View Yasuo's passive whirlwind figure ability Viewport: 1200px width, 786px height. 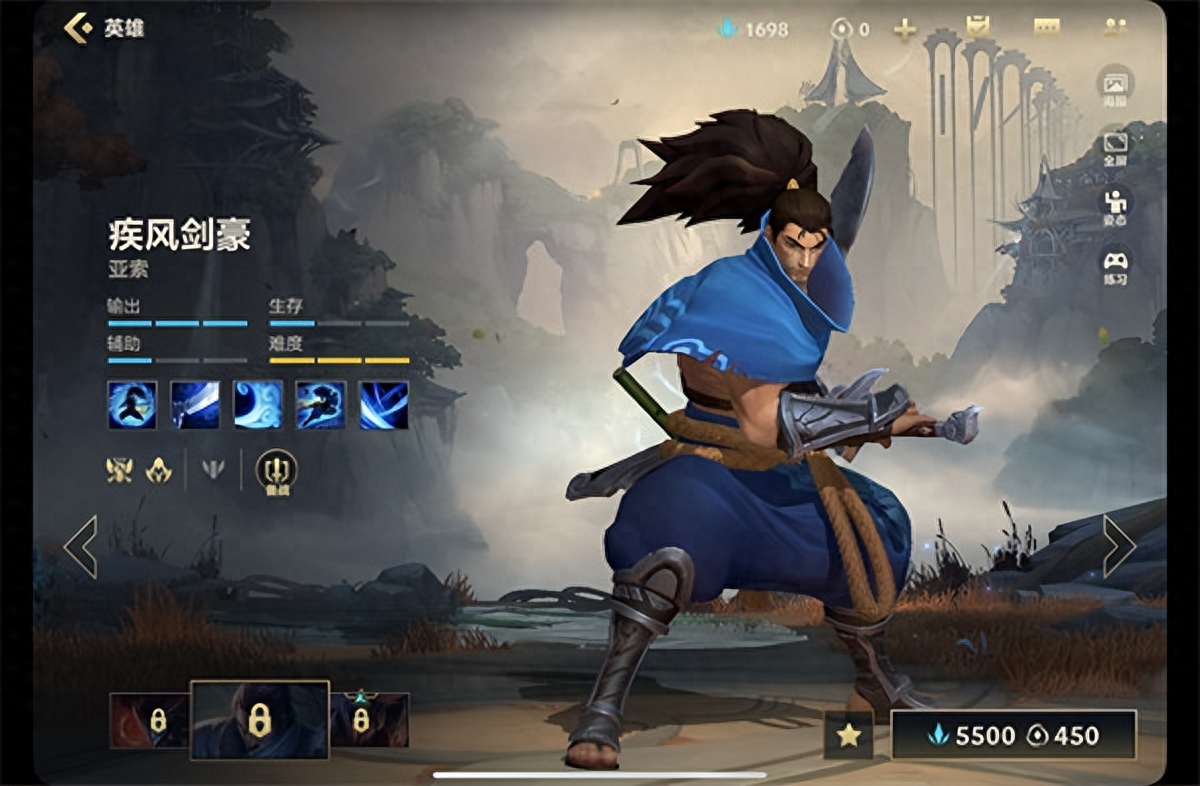coord(132,405)
